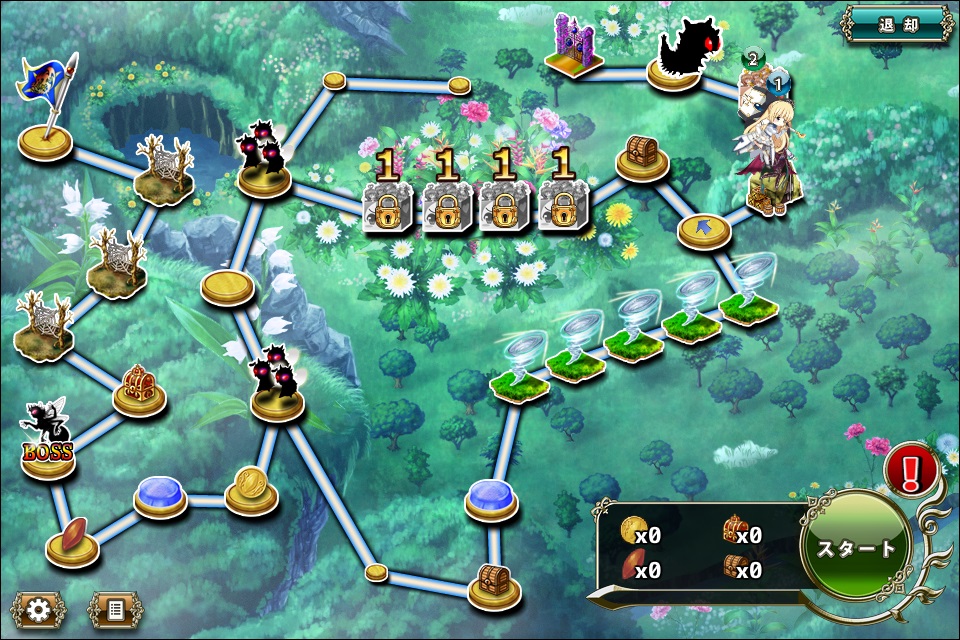
Task: Choose the gold coin map node
Action: [251, 490]
